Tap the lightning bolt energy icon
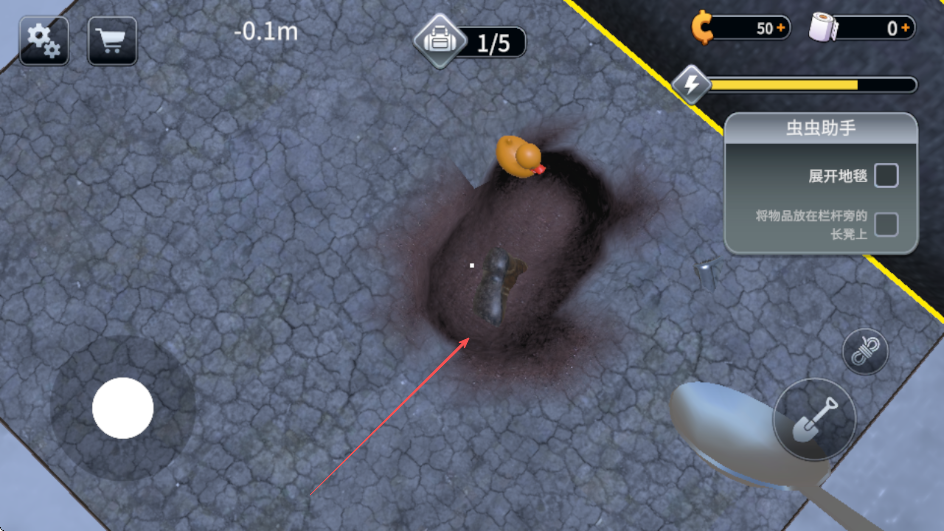Image resolution: width=944 pixels, height=531 pixels. click(691, 85)
